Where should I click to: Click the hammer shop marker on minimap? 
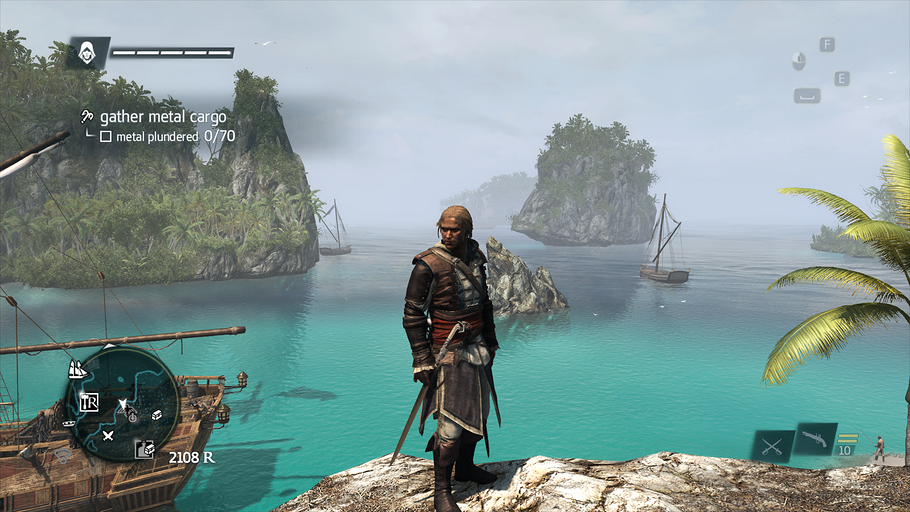89,402
